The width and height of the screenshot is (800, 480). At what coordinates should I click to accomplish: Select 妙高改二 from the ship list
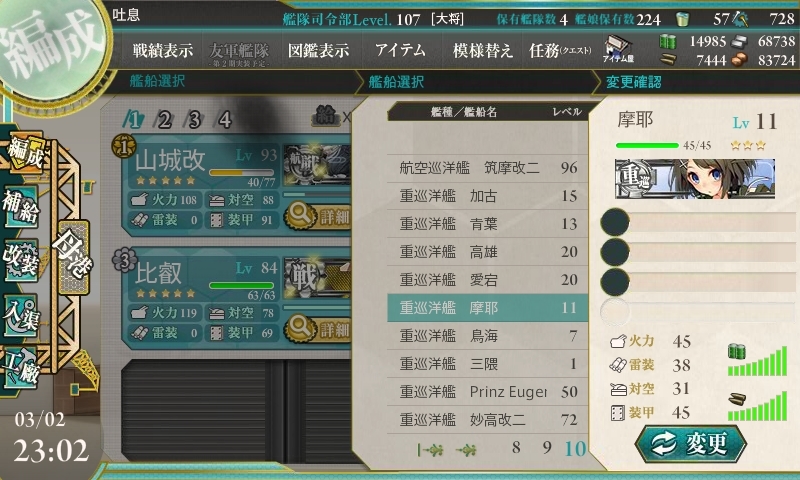point(488,419)
